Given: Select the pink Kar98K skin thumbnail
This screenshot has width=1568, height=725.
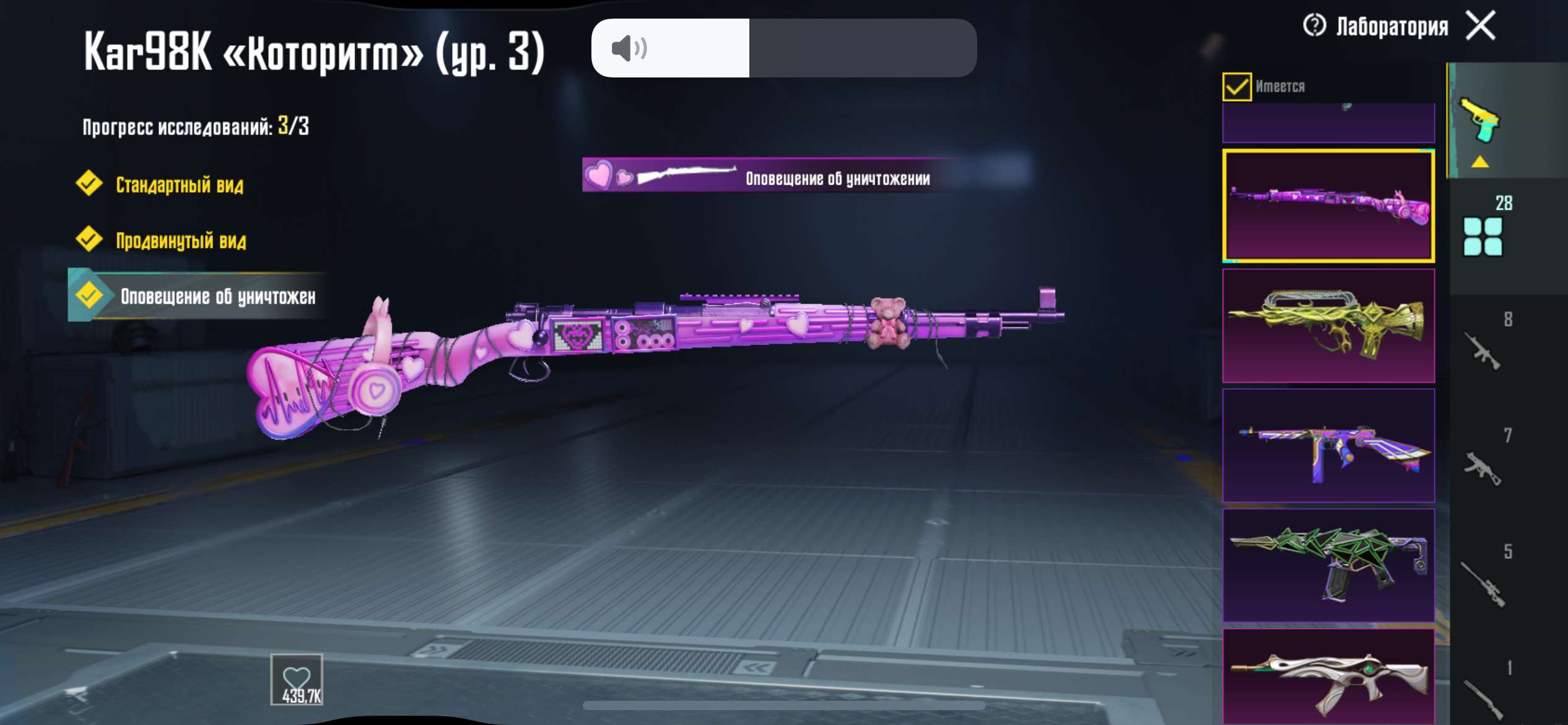Looking at the screenshot, I should [1328, 206].
